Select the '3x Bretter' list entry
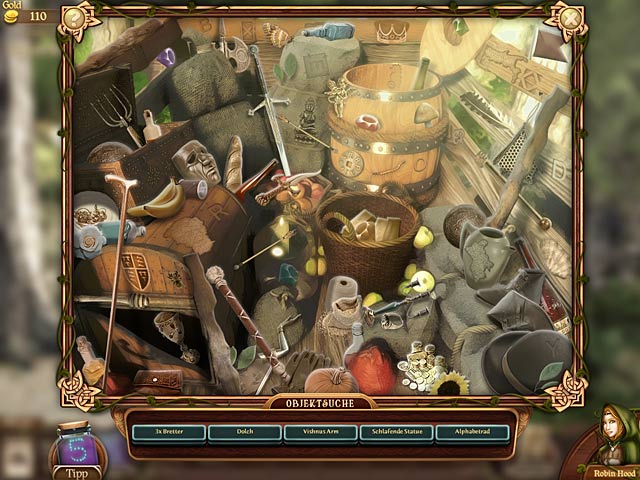This screenshot has width=640, height=480. 168,433
